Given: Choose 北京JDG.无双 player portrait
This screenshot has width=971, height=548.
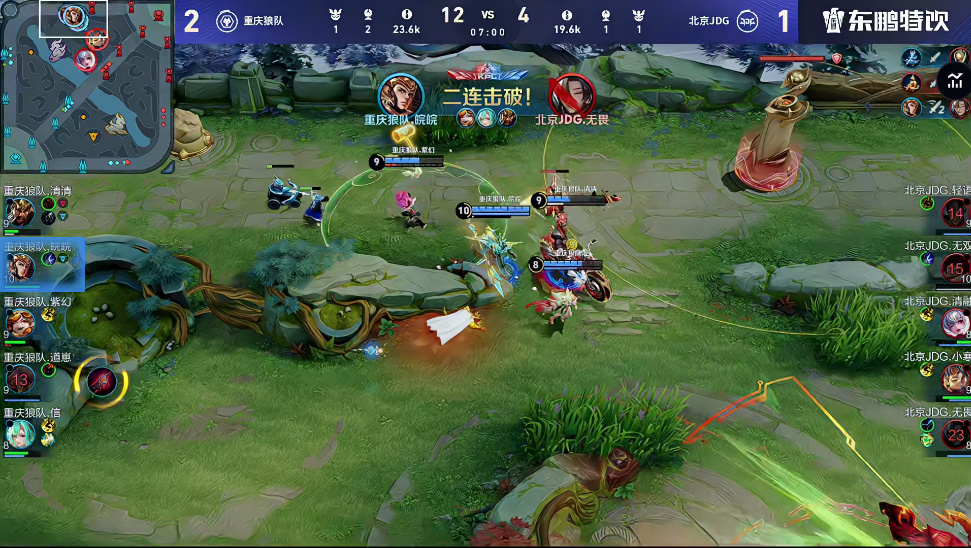Looking at the screenshot, I should pos(956,267).
